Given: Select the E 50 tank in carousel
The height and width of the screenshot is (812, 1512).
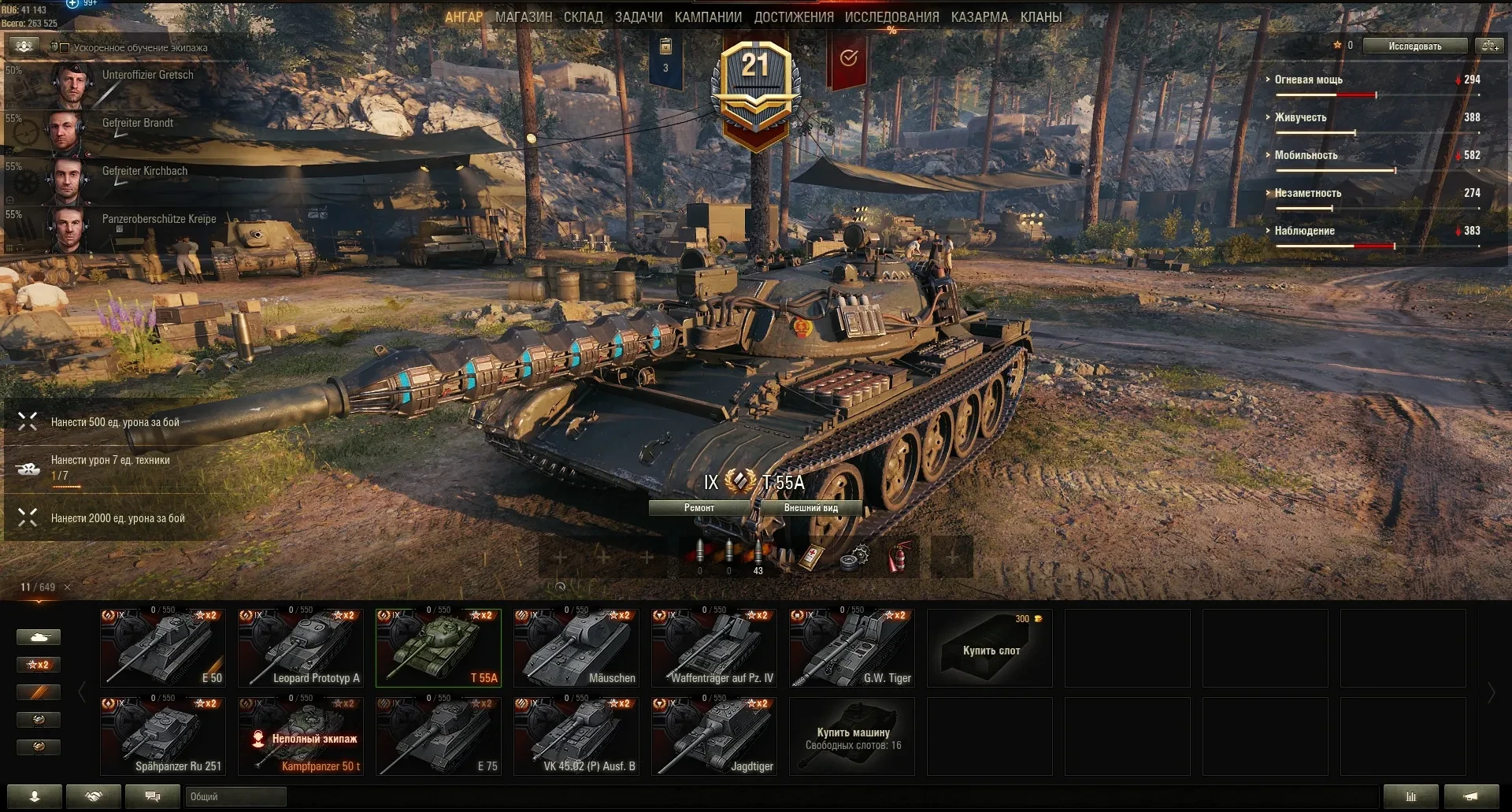Looking at the screenshot, I should (x=163, y=647).
